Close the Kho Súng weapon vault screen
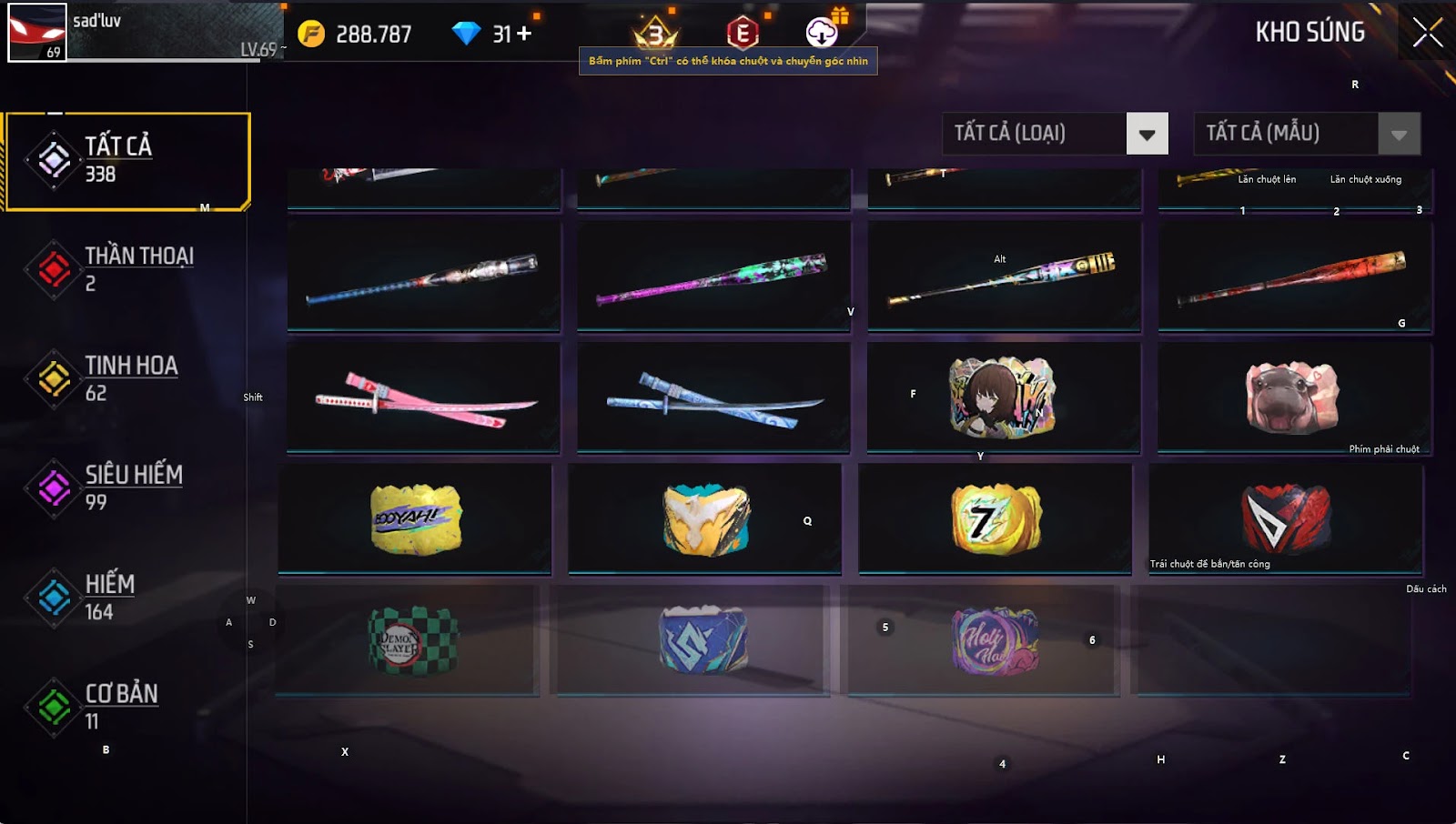Screen dimensions: 1456x824 click(x=1426, y=33)
